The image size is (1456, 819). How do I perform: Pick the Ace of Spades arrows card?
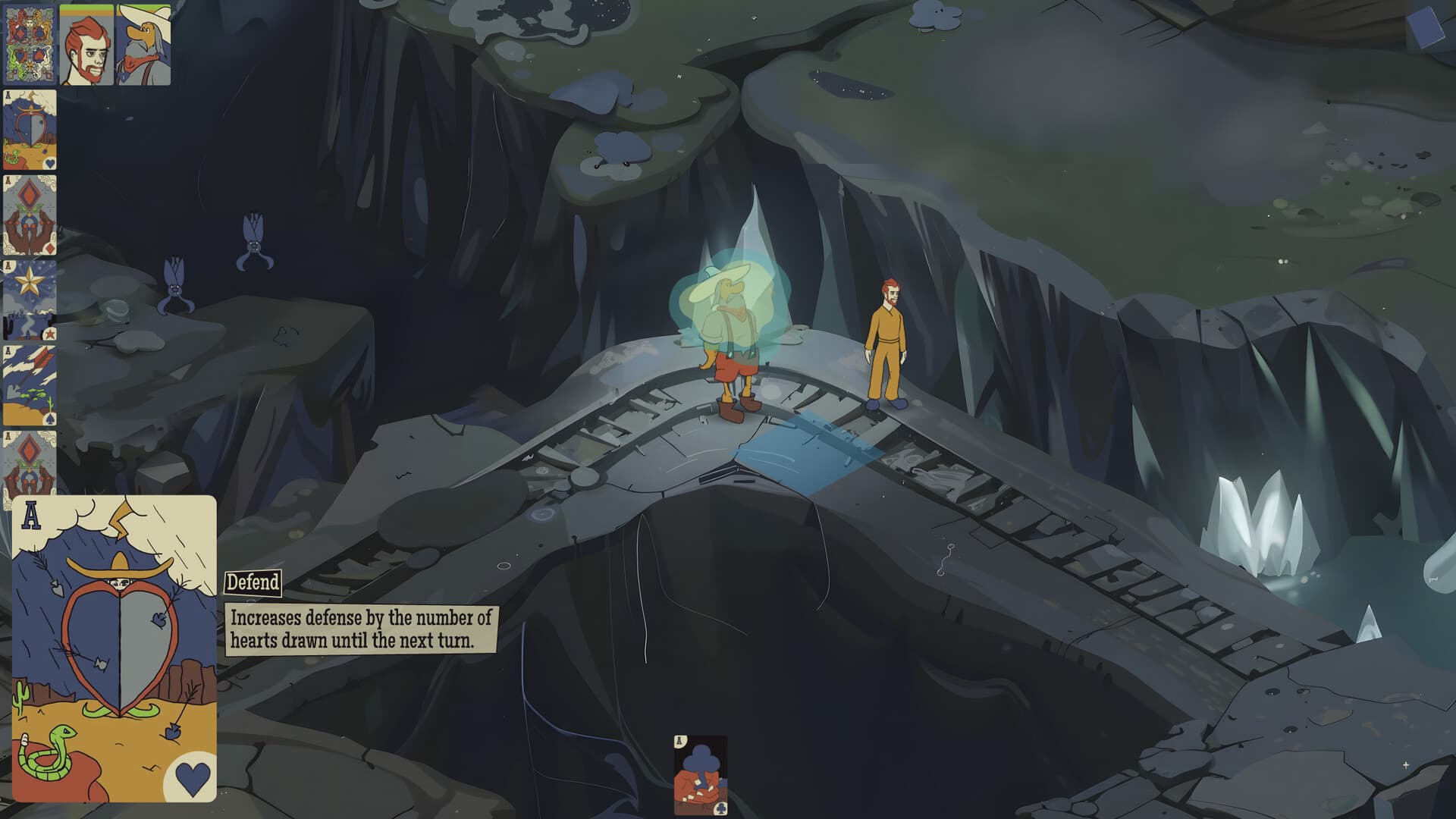(x=29, y=383)
